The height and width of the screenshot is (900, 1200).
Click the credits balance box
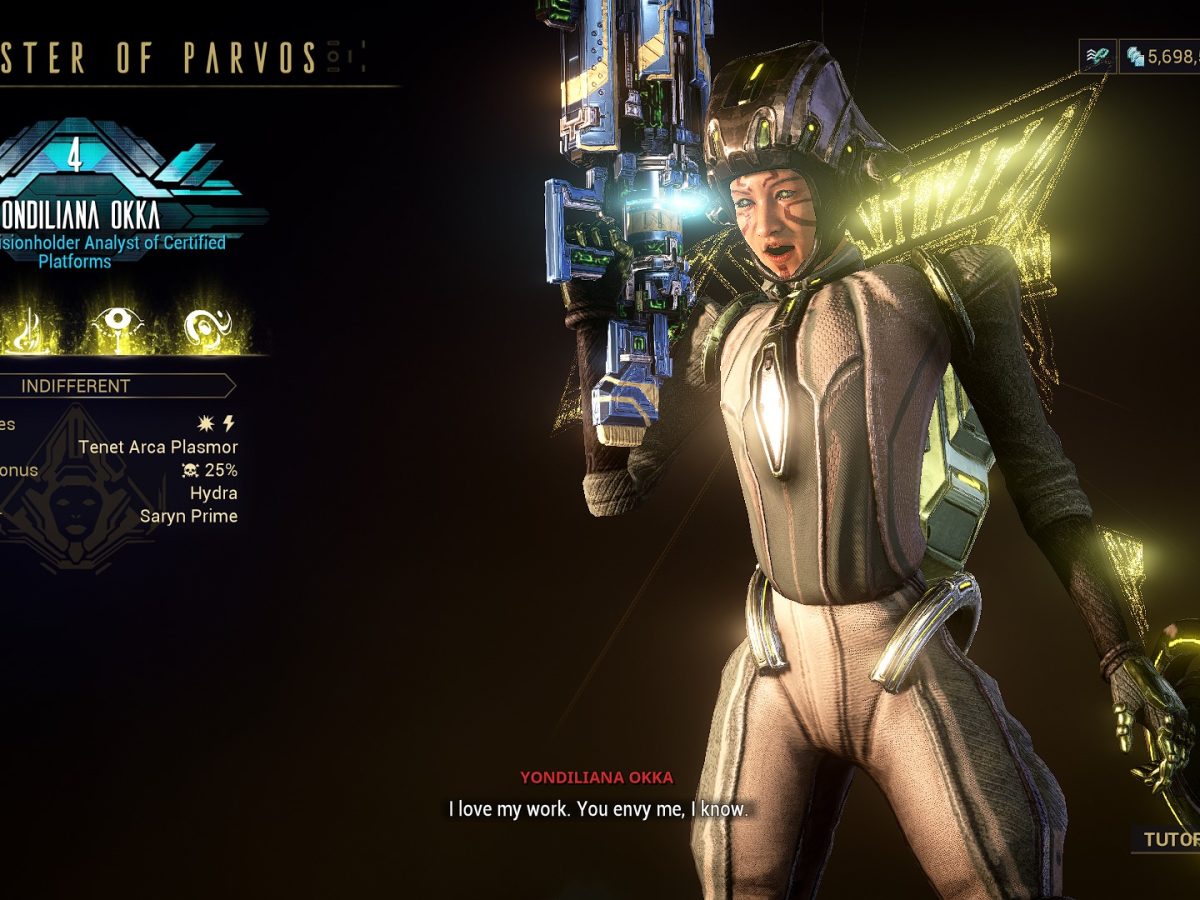point(1160,57)
